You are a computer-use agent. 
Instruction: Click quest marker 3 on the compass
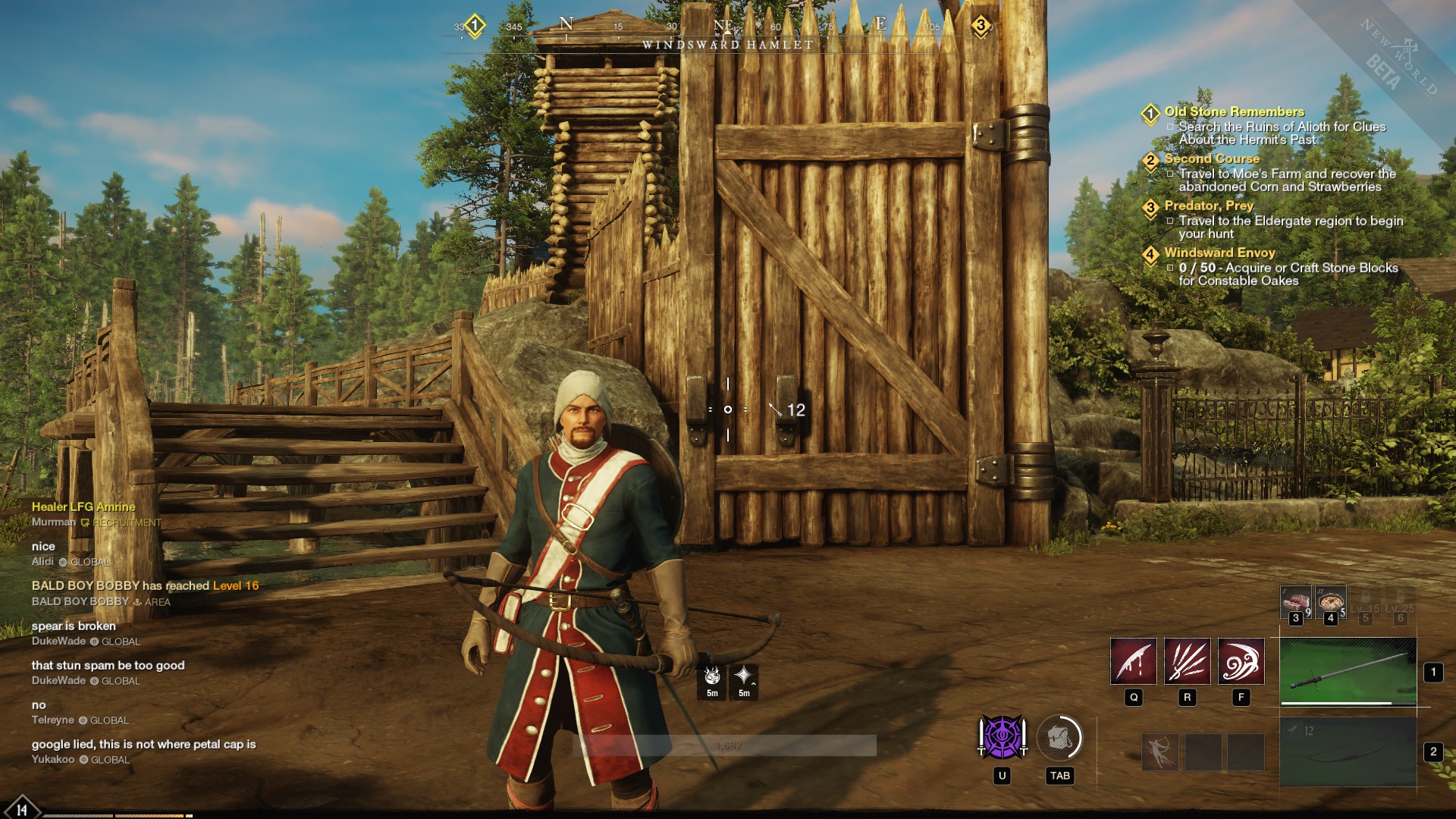click(x=981, y=26)
